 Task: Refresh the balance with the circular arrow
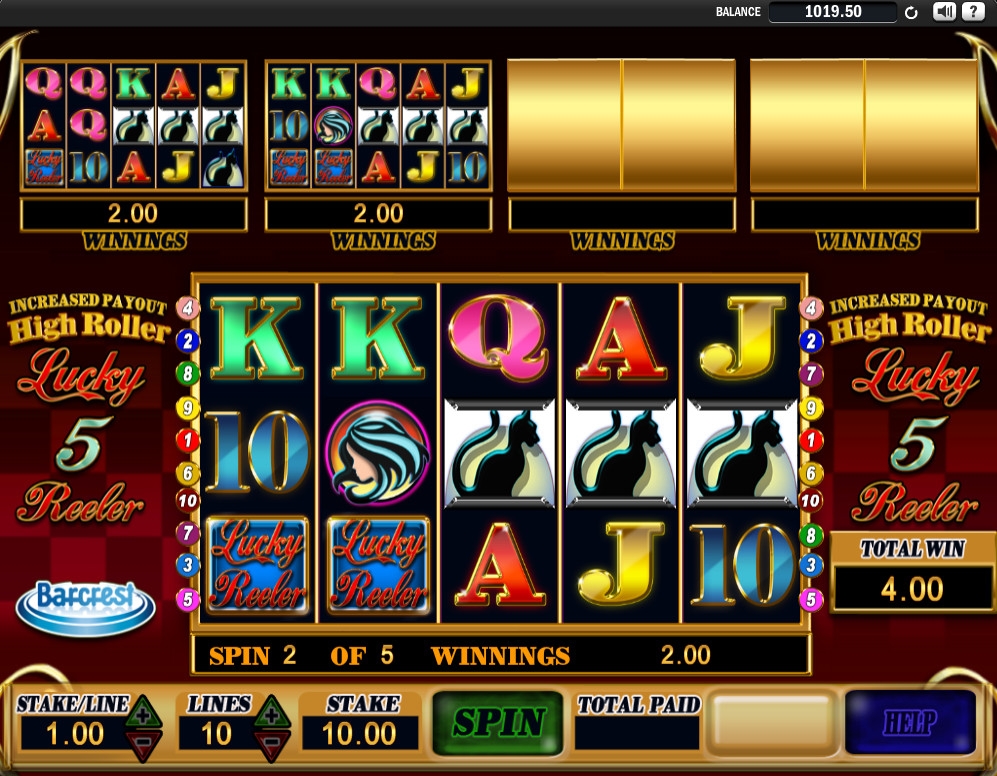[x=911, y=13]
